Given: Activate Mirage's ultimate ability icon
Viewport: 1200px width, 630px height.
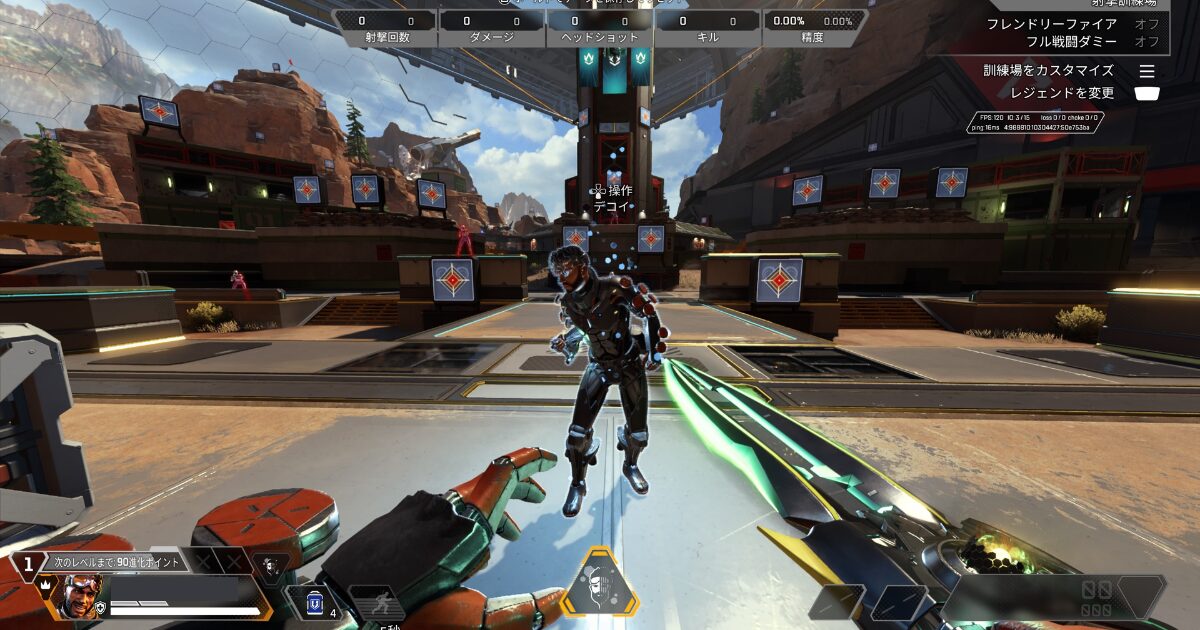Looking at the screenshot, I should [599, 583].
